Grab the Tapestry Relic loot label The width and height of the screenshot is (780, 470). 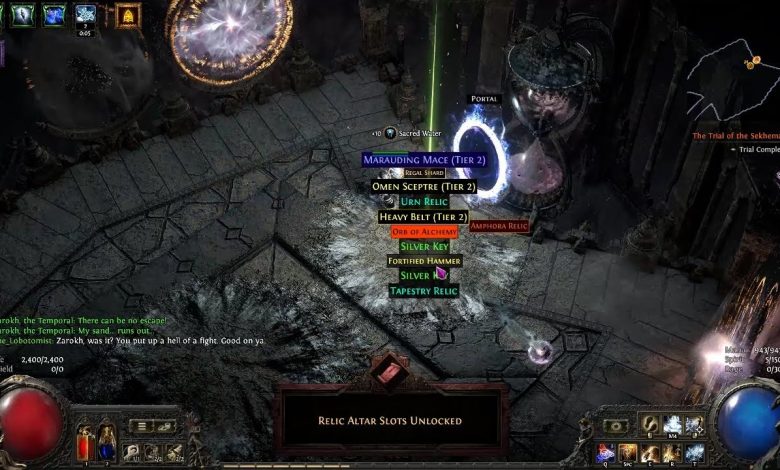[424, 291]
